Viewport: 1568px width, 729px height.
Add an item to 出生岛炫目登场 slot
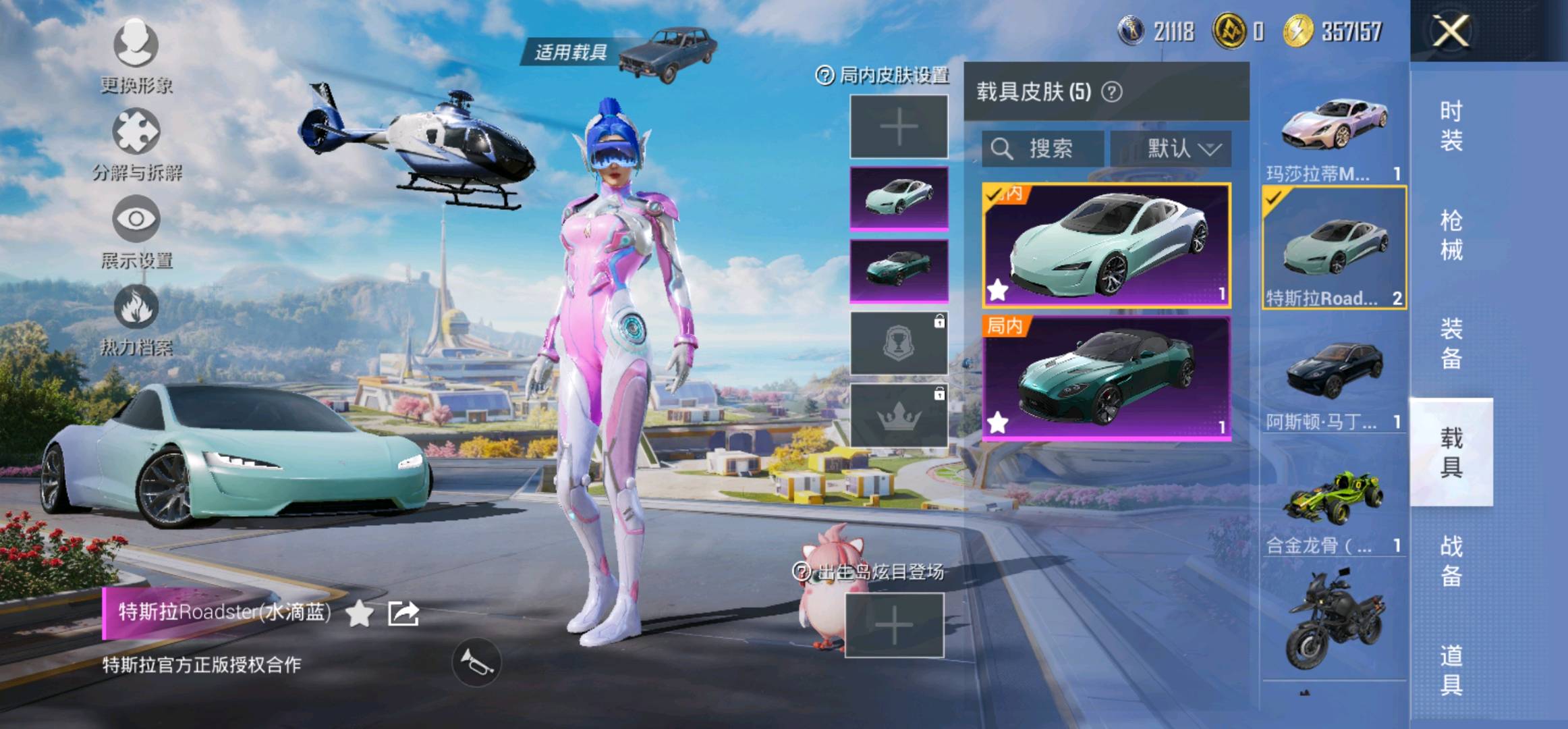click(x=894, y=625)
